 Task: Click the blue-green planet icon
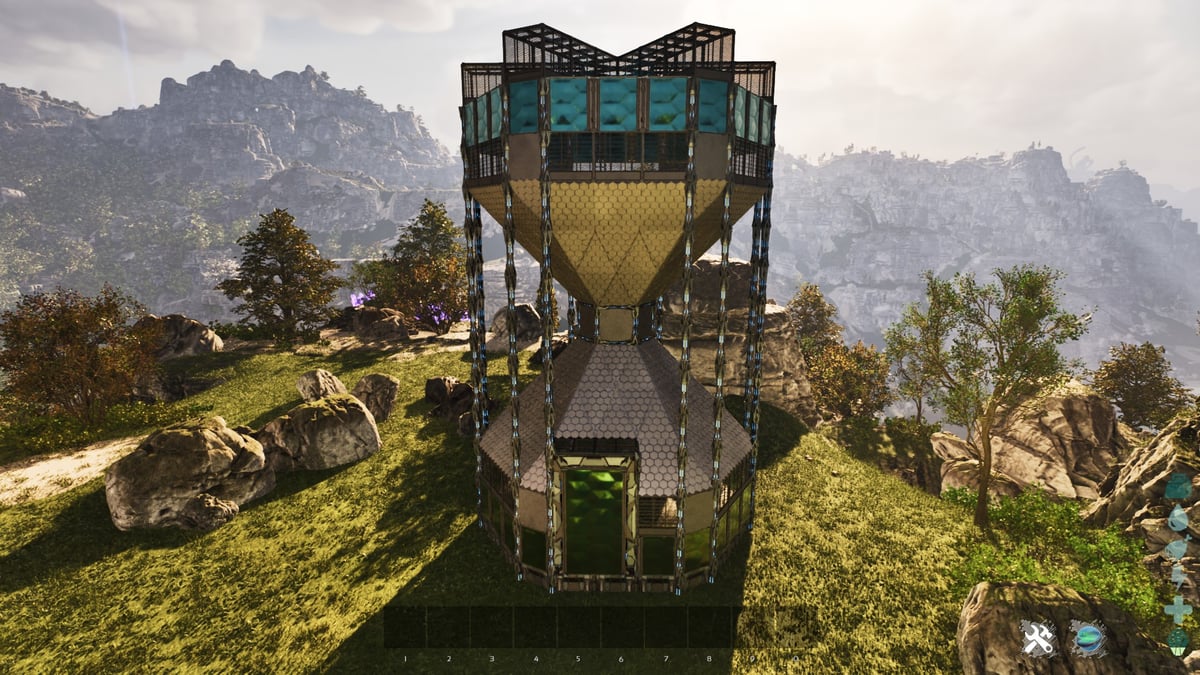coord(1088,638)
